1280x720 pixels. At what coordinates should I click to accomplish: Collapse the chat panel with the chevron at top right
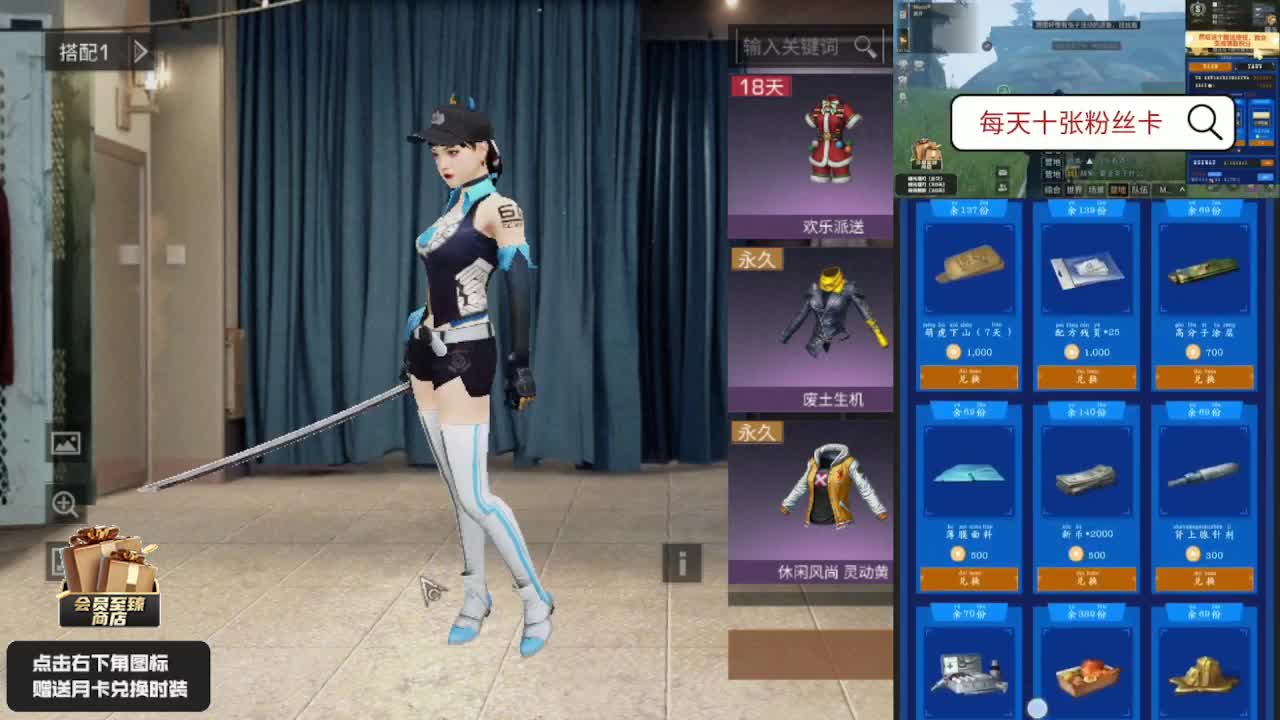(x=1182, y=188)
